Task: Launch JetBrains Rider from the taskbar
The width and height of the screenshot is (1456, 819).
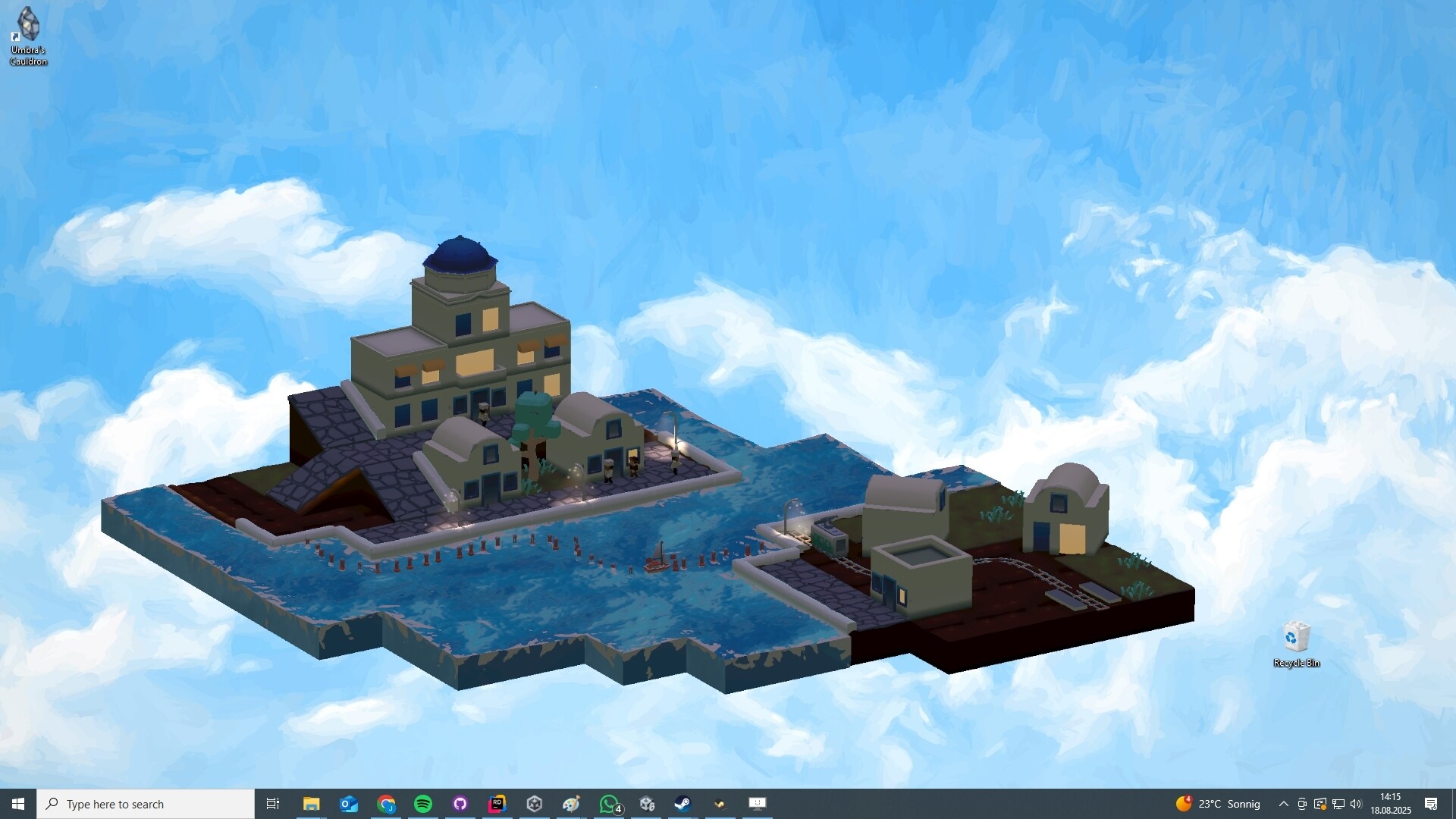Action: pyautogui.click(x=497, y=804)
